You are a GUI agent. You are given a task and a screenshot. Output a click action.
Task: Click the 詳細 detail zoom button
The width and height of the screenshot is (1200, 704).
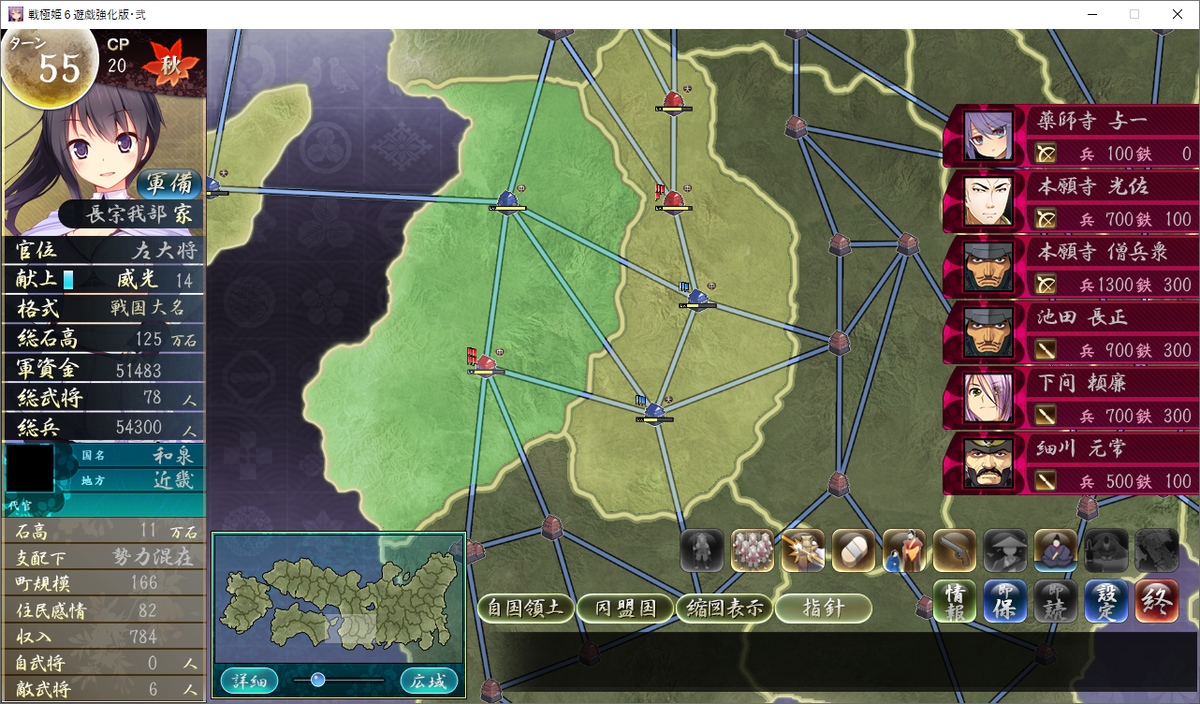(249, 681)
